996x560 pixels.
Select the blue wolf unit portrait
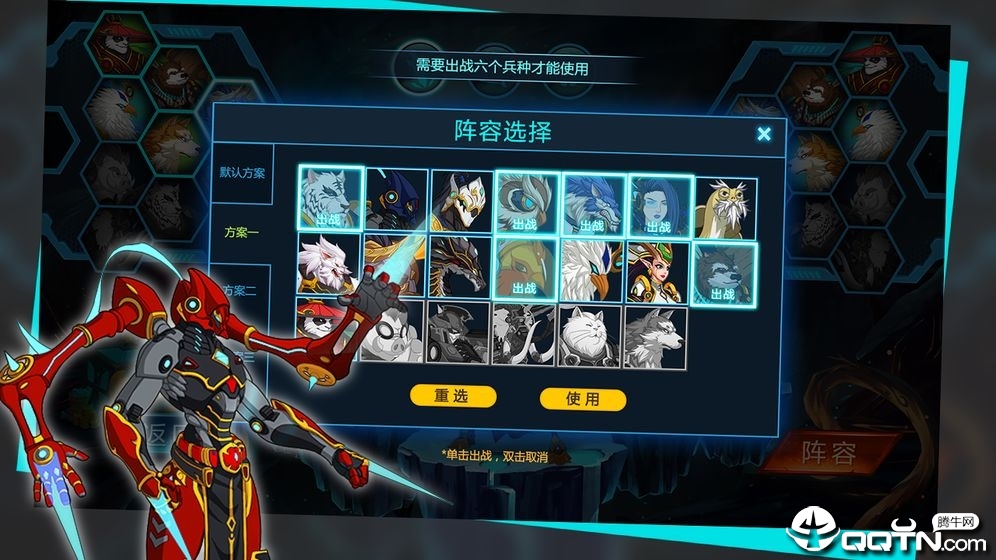pyautogui.click(x=593, y=204)
